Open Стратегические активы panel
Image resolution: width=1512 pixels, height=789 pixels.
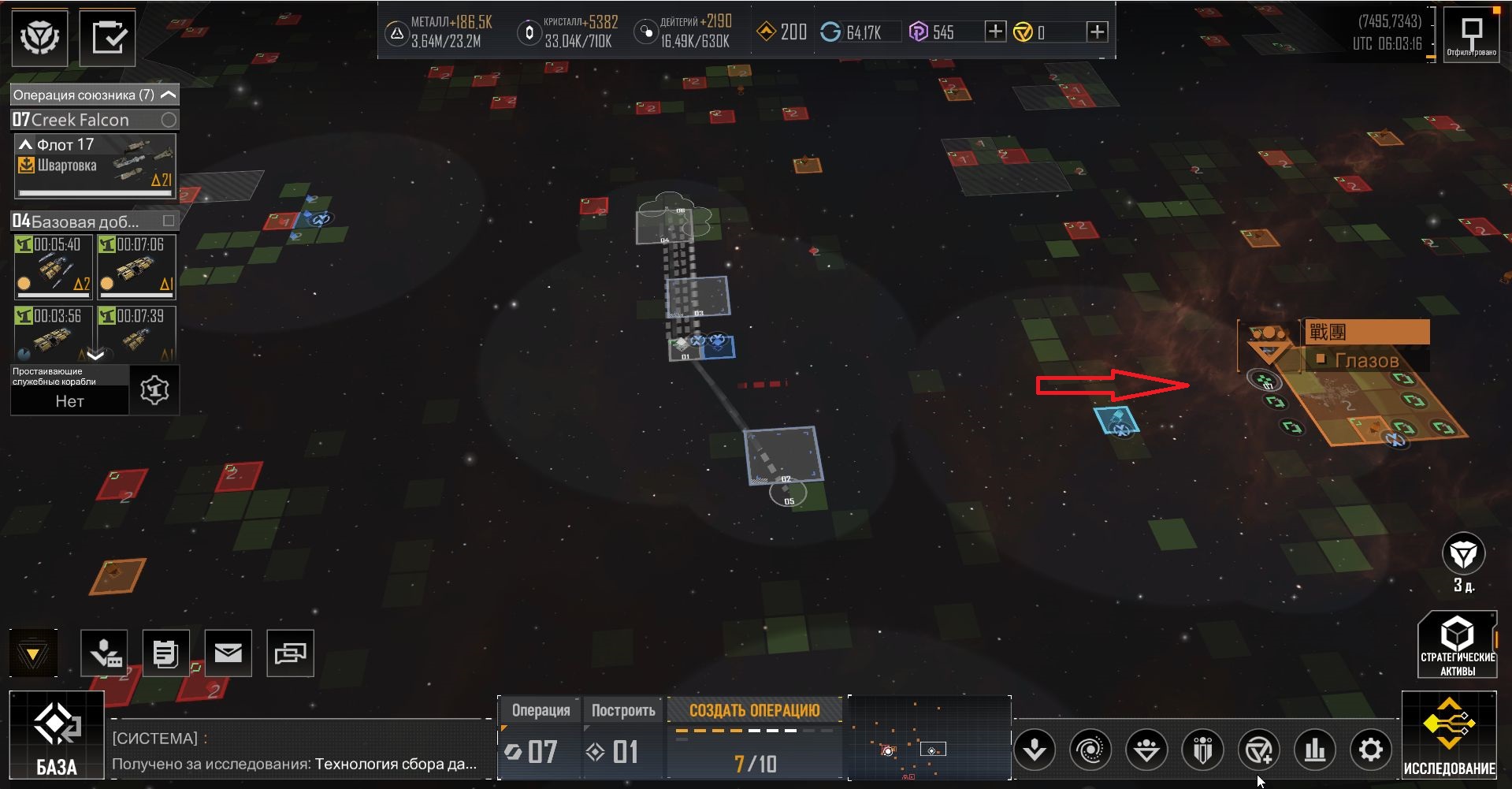[x=1457, y=645]
